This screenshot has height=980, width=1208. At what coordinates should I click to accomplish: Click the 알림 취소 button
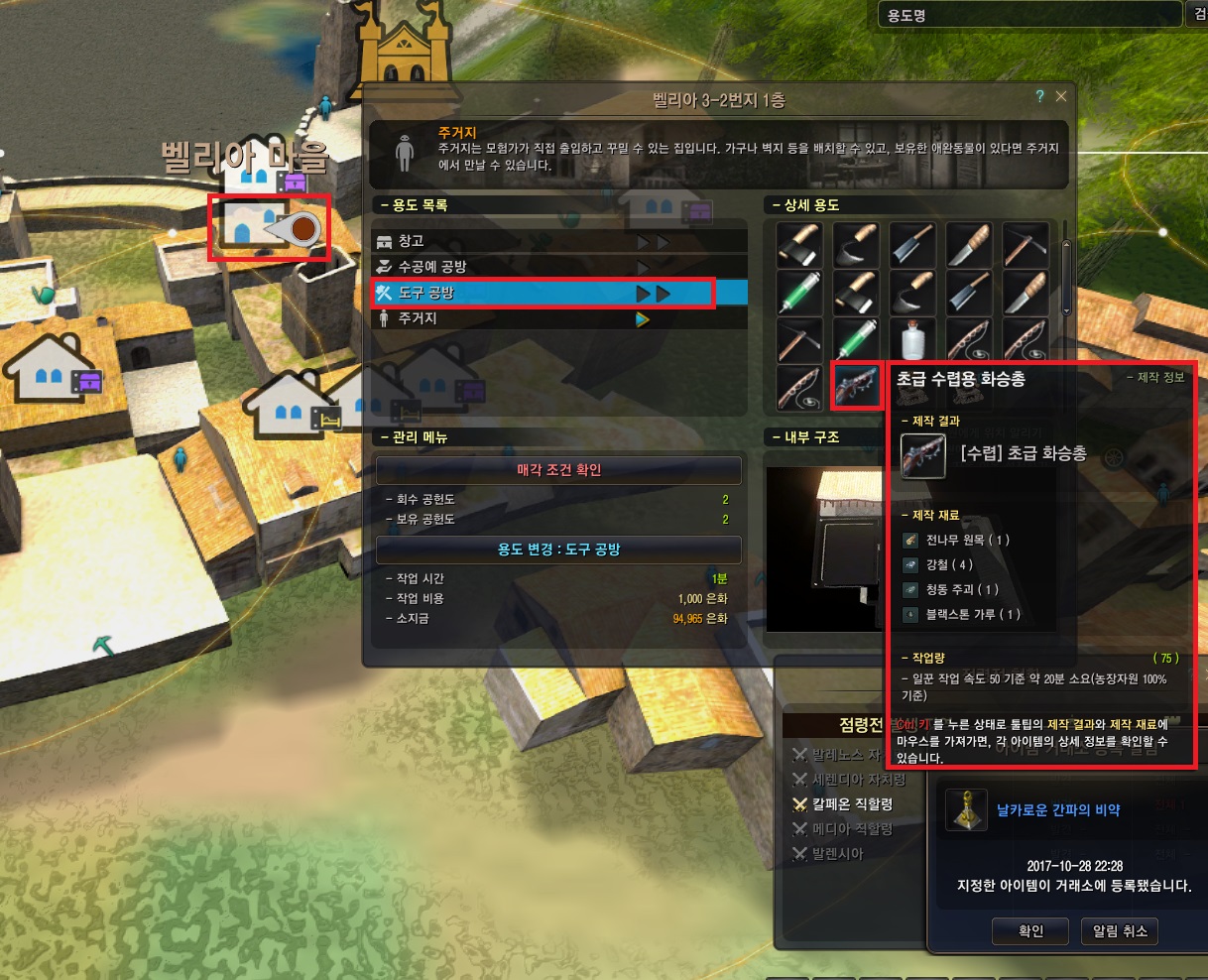1120,931
